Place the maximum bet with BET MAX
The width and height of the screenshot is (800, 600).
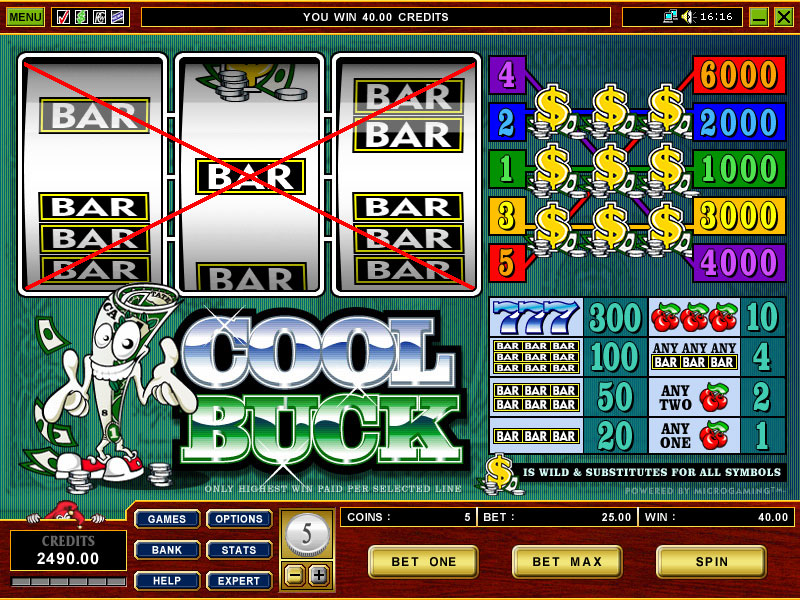pos(567,562)
